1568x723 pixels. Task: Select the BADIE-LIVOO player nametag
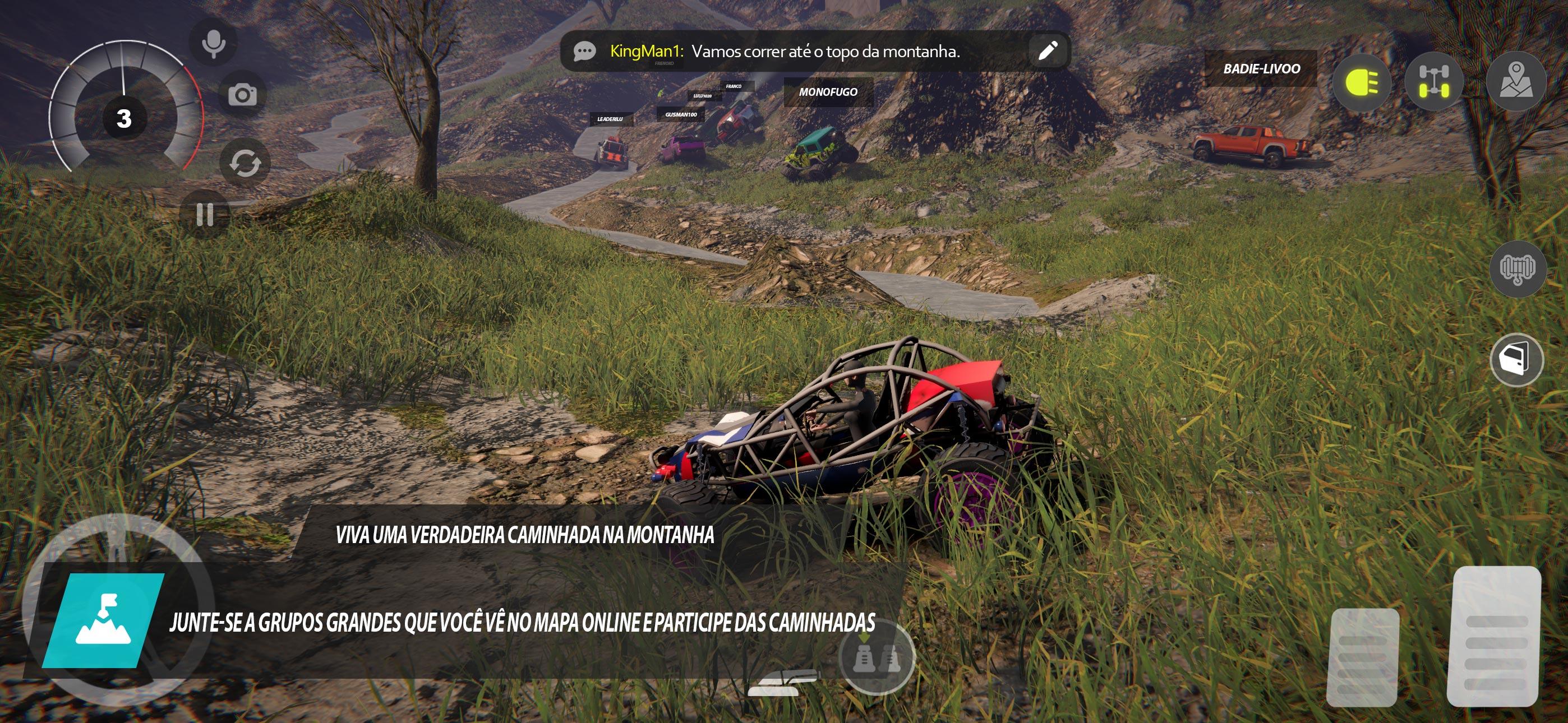(1259, 69)
